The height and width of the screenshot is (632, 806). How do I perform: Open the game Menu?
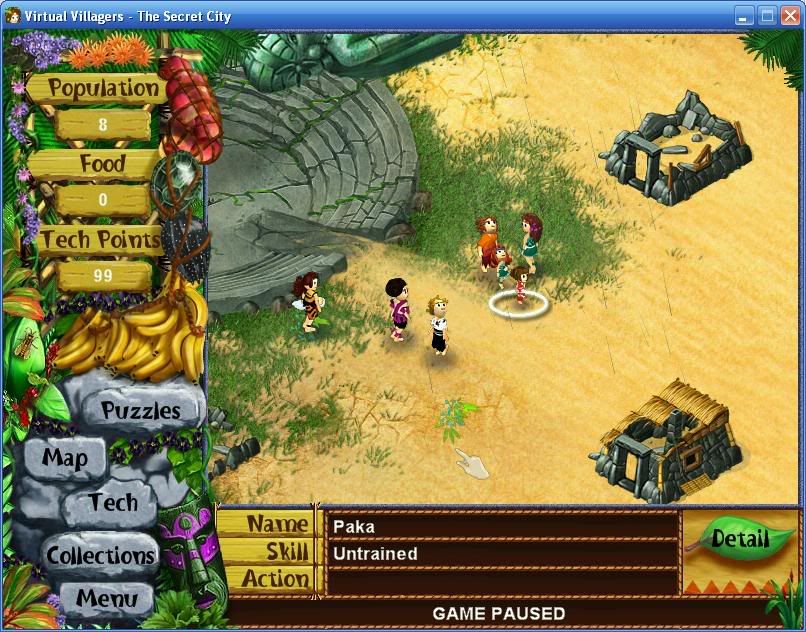[x=105, y=600]
